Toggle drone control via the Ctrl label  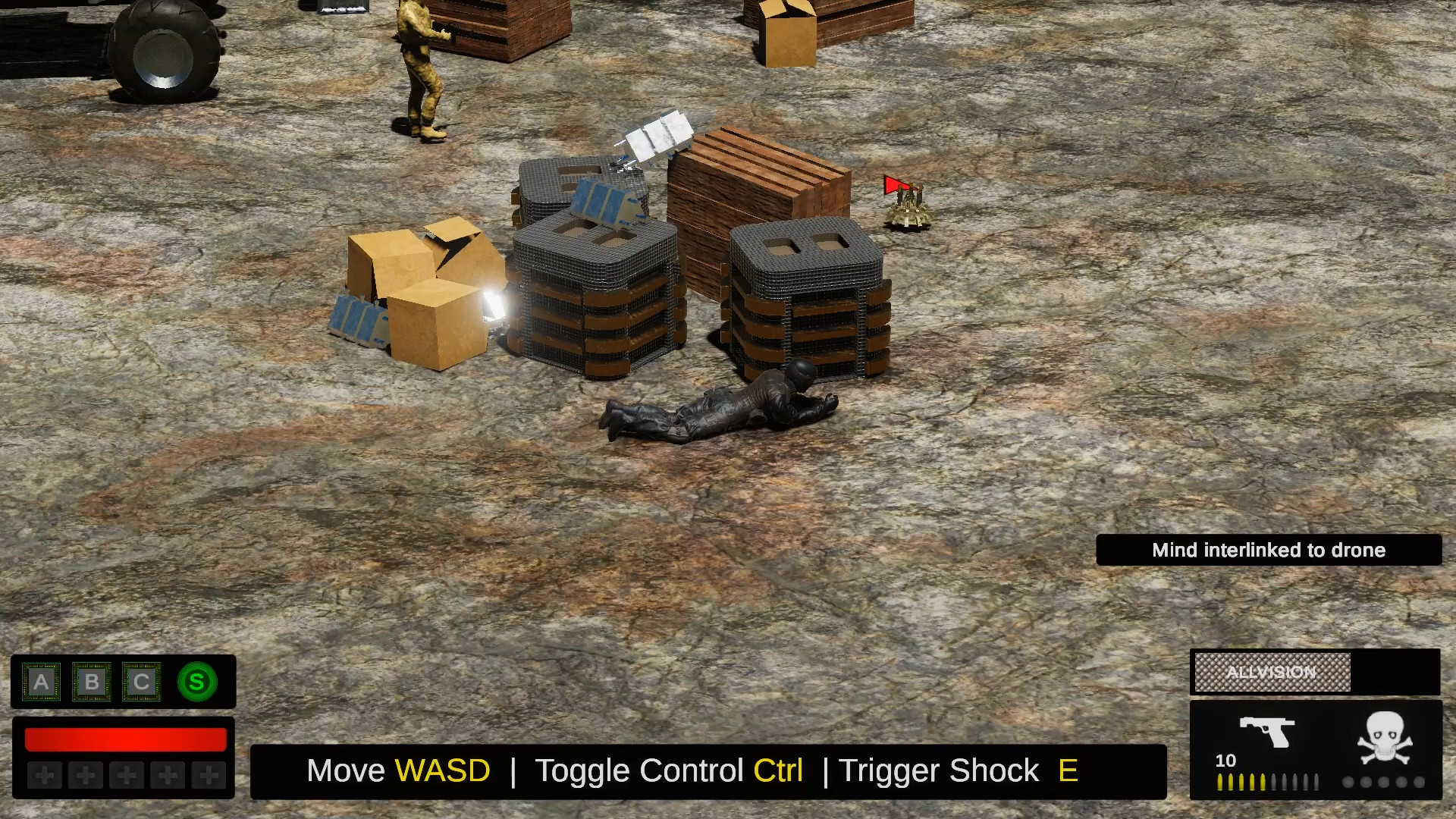coord(778,770)
